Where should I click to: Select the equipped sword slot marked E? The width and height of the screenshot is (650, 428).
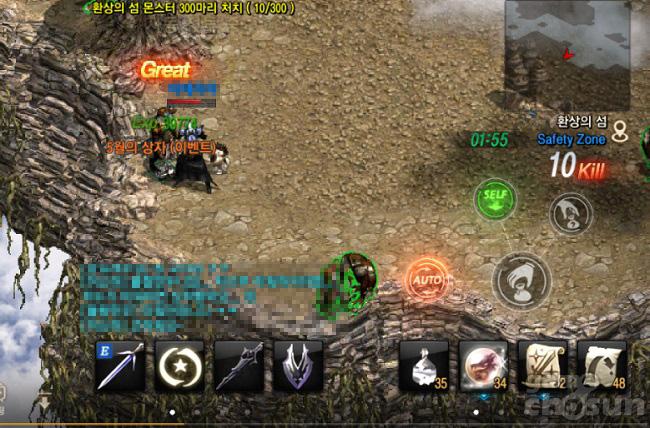click(120, 365)
